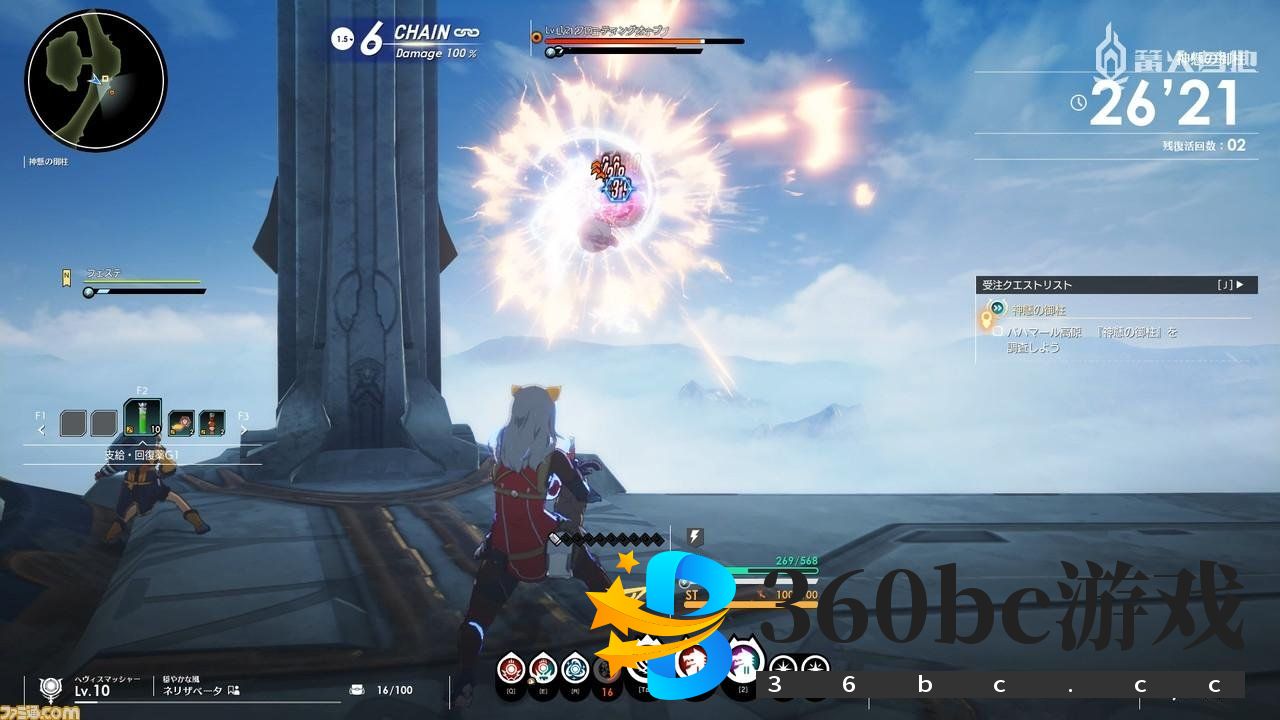Open the 神懸の御柱 quest entry
This screenshot has width=1280, height=720.
tap(1040, 311)
